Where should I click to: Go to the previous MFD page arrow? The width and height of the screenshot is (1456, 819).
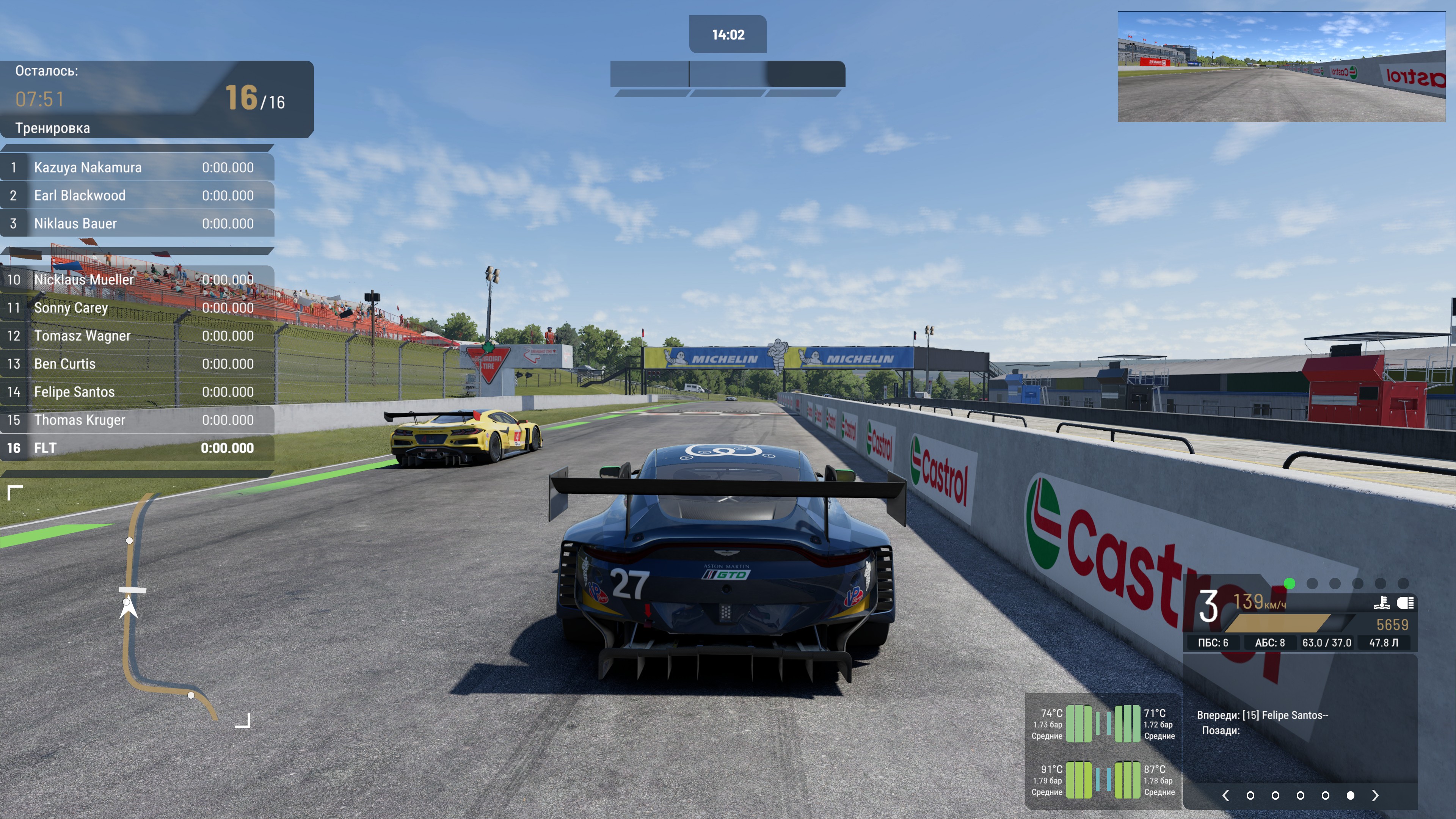(x=1225, y=795)
